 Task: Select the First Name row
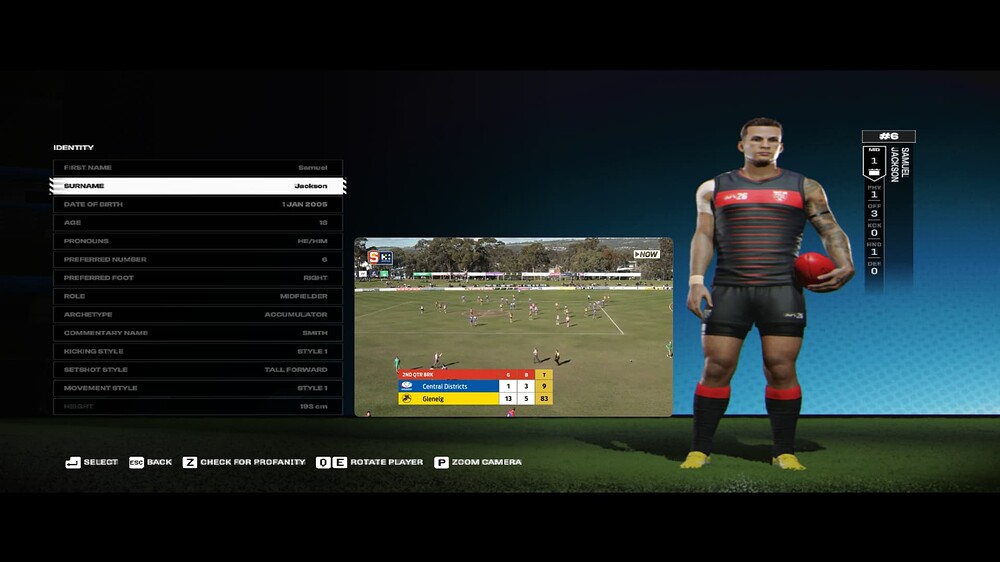197,168
